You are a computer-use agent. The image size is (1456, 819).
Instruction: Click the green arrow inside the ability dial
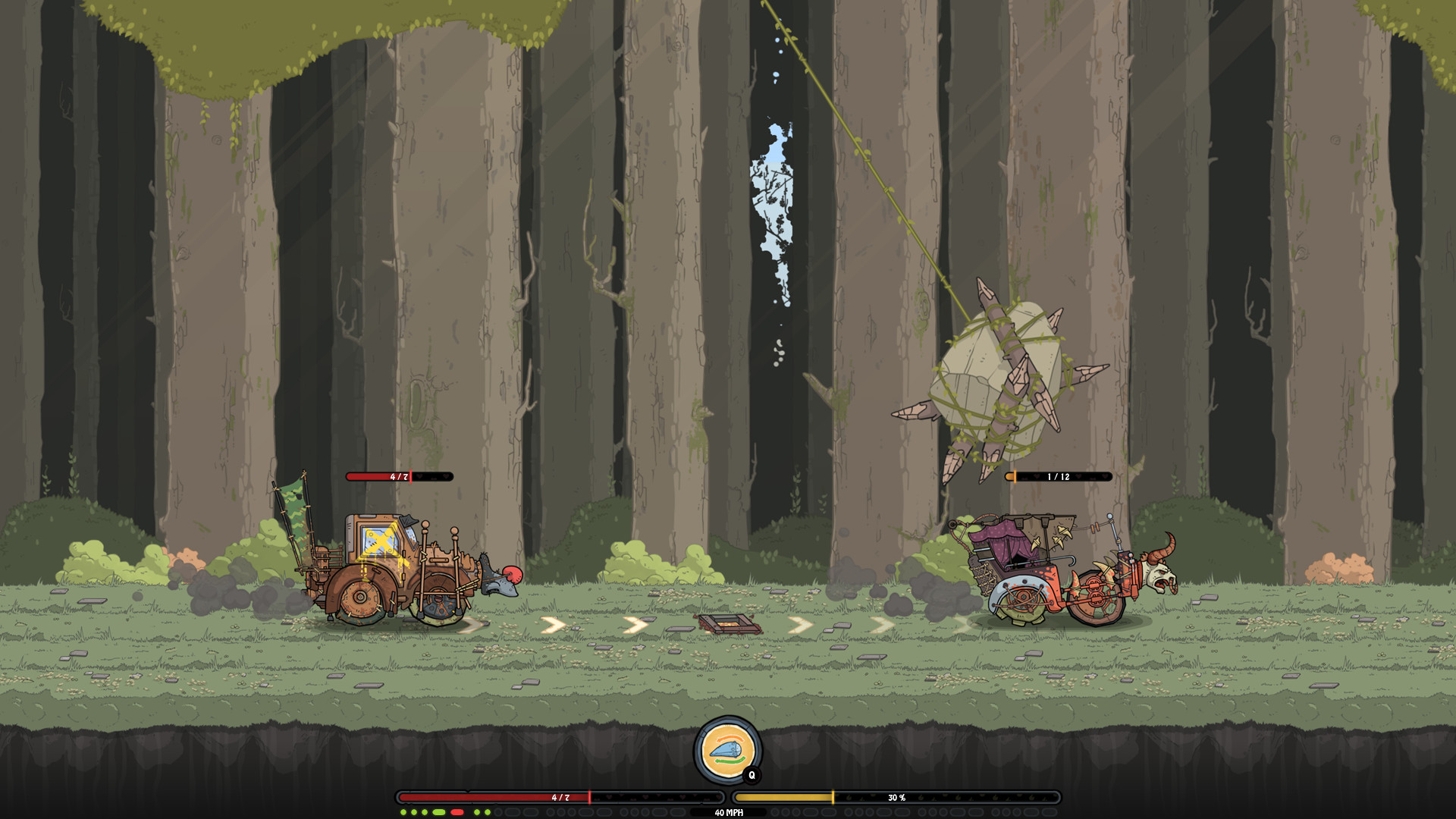[730, 760]
